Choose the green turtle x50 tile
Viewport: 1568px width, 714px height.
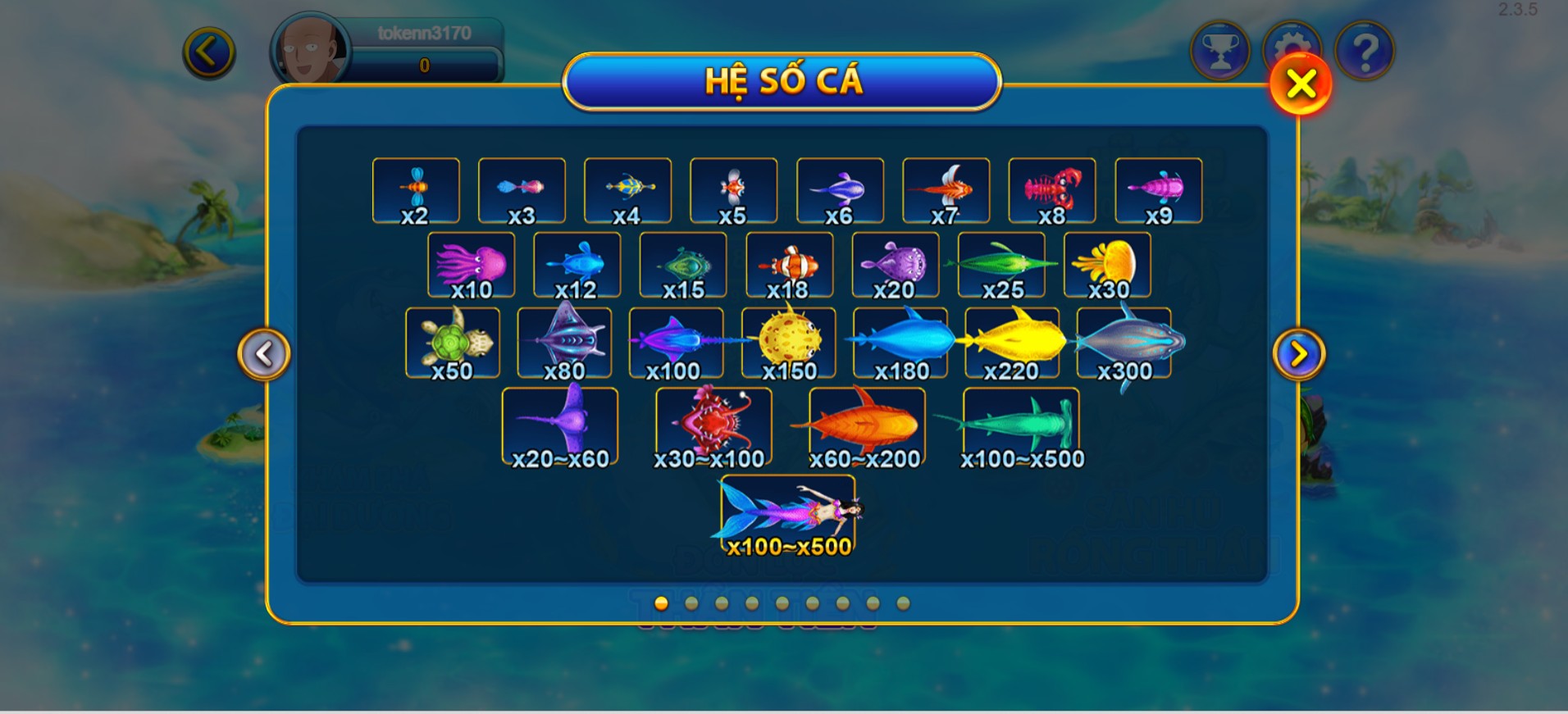click(x=453, y=343)
